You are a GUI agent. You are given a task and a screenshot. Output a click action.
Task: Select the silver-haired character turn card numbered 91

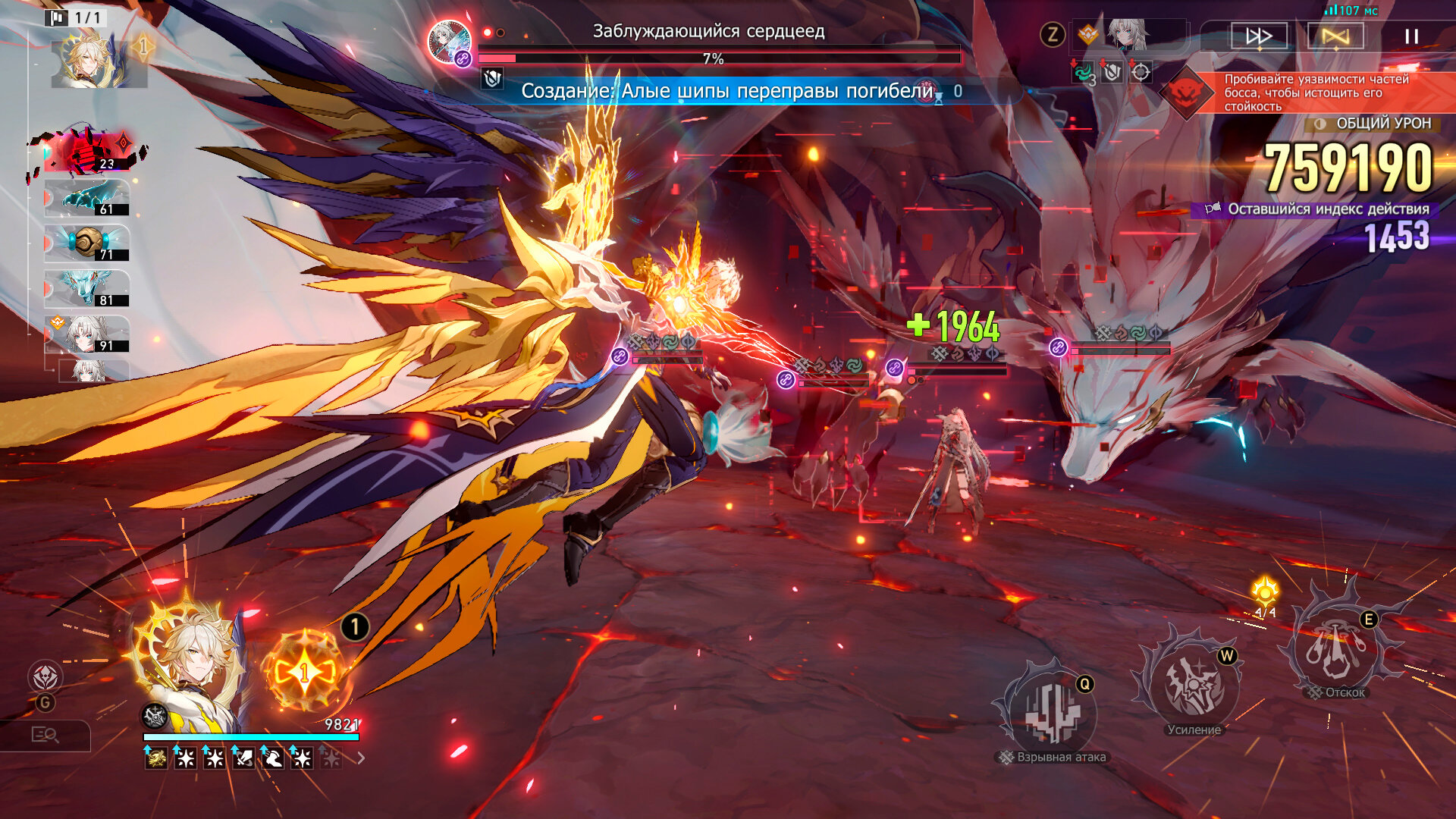point(87,334)
